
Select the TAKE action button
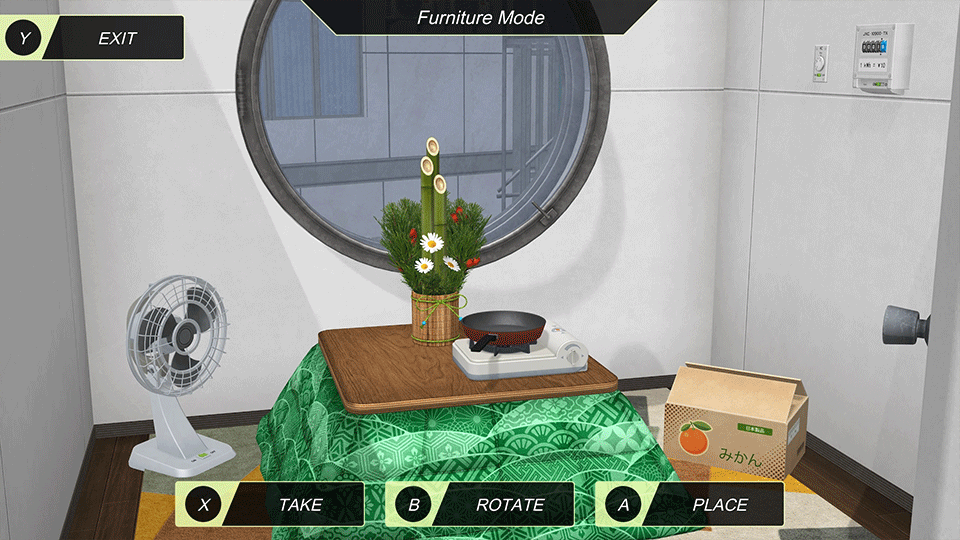[x=270, y=504]
